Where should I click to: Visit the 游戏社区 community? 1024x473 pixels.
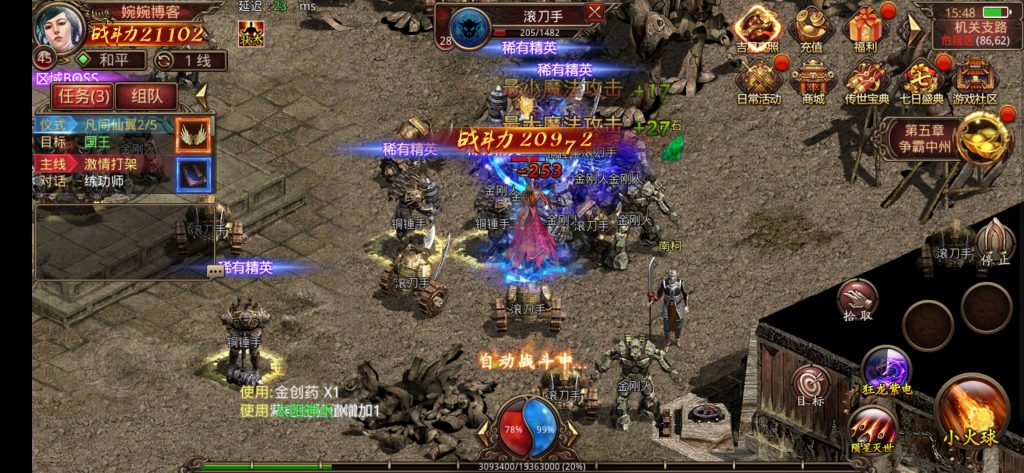(974, 79)
